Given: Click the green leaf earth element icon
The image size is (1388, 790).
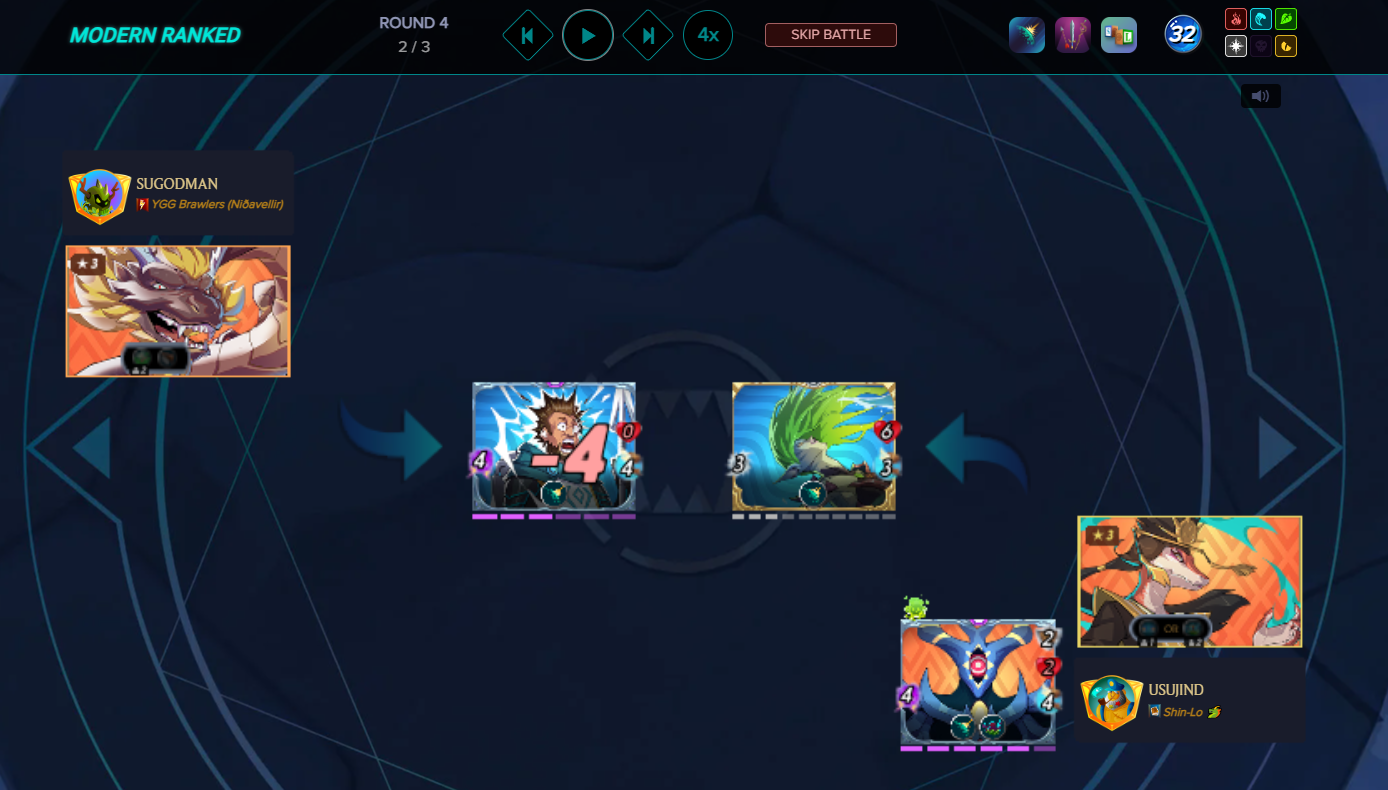Looking at the screenshot, I should coord(1286,19).
